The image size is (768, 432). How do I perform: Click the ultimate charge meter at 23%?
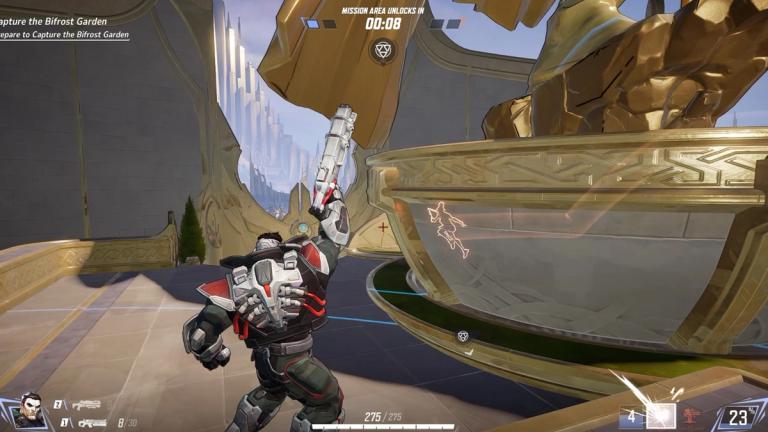pyautogui.click(x=739, y=416)
